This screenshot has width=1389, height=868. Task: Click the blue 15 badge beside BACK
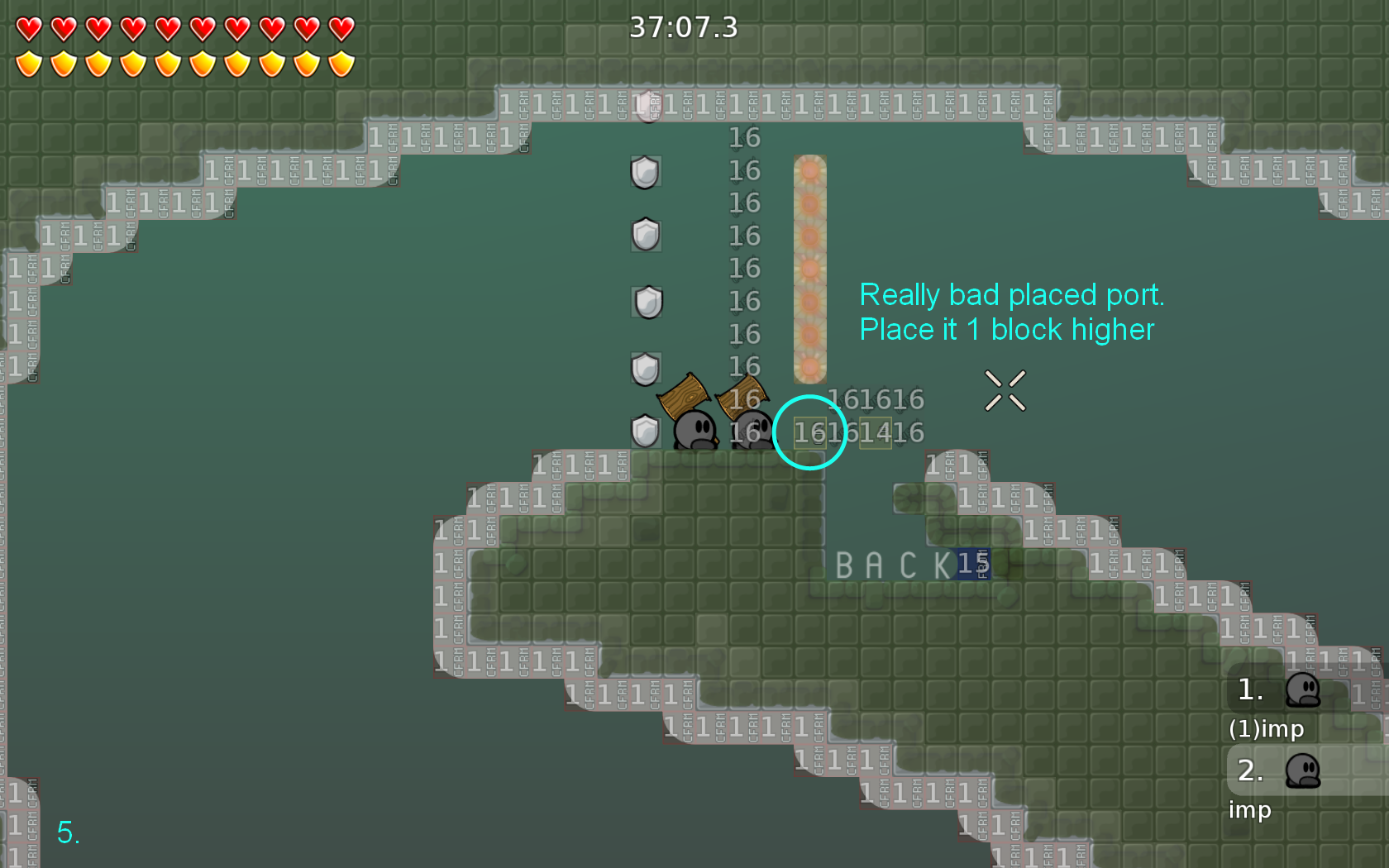coord(972,565)
